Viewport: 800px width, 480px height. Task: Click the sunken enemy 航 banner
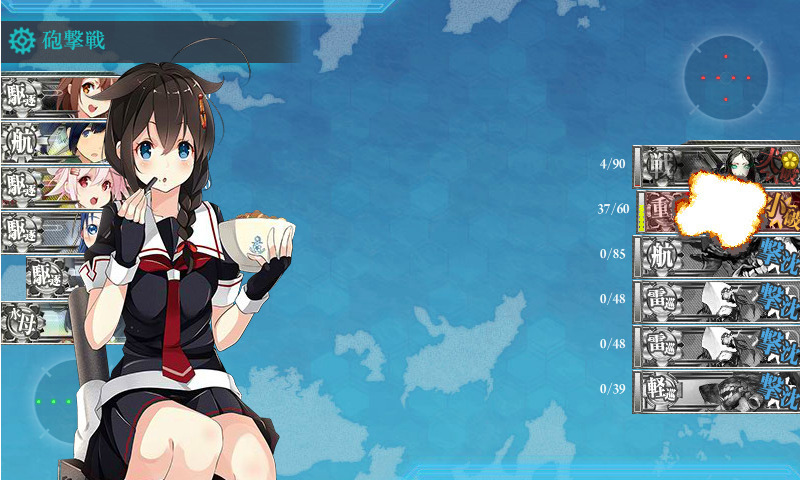point(717,255)
